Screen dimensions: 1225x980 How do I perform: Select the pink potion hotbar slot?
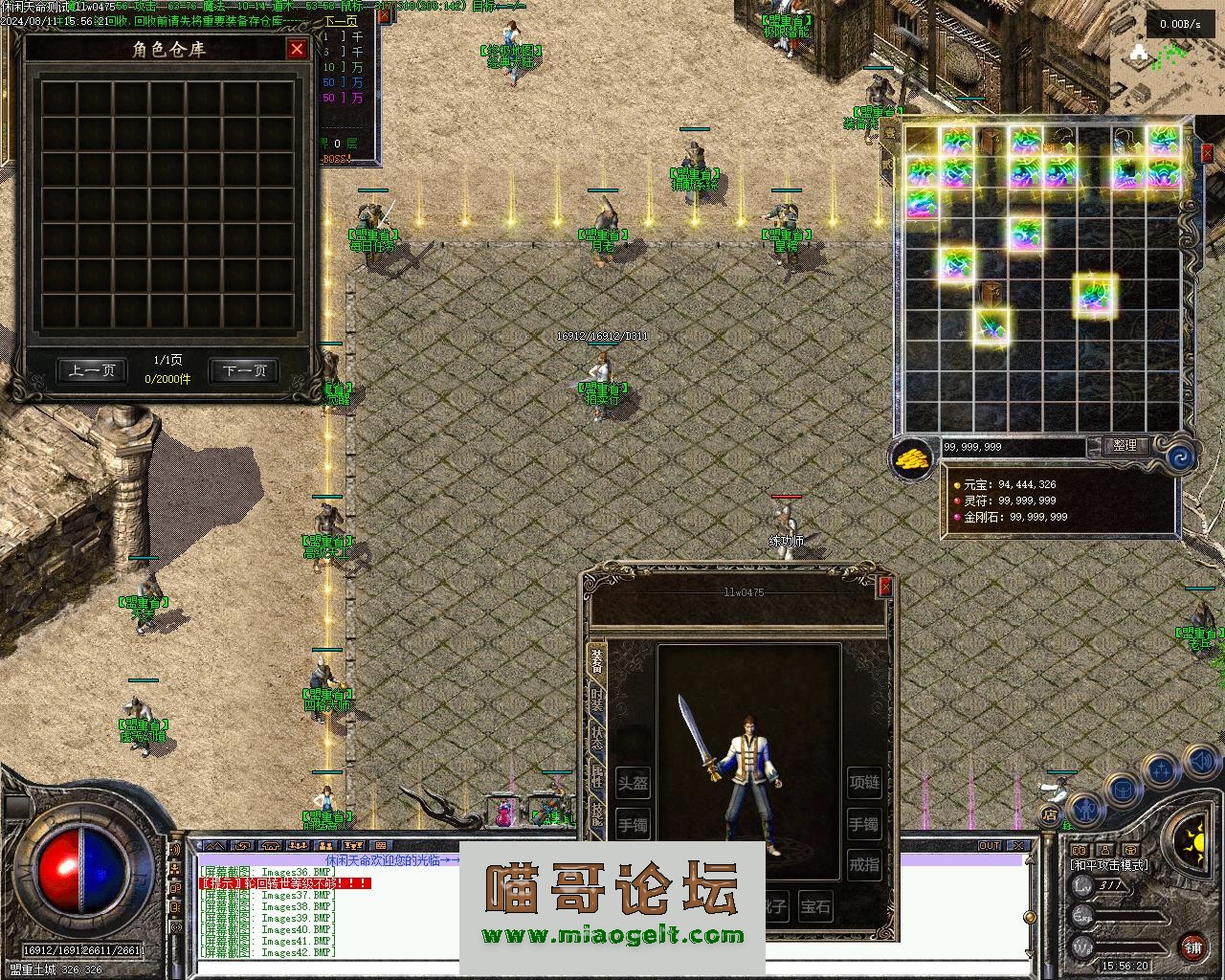point(503,814)
